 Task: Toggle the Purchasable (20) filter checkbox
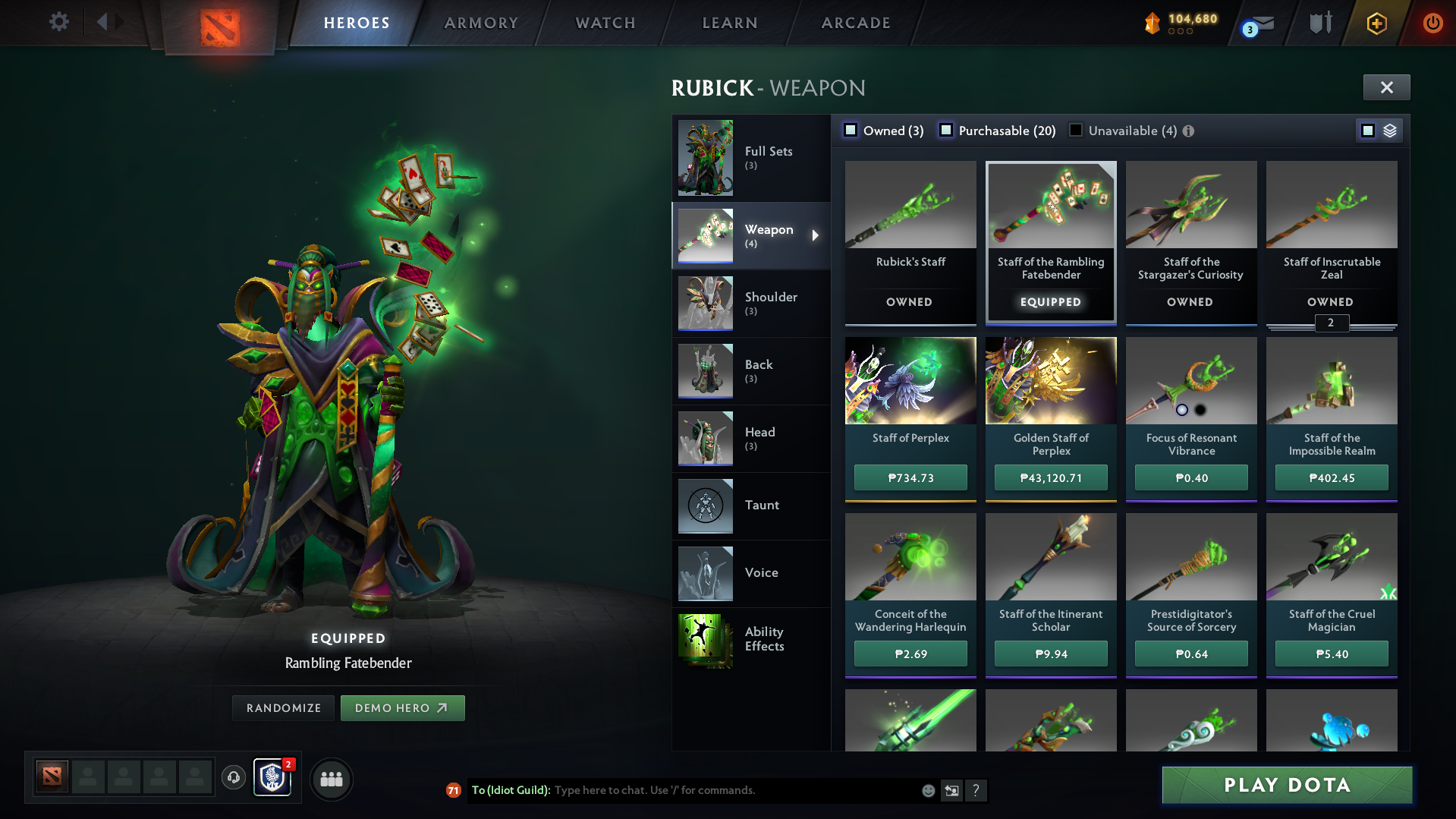[x=945, y=130]
